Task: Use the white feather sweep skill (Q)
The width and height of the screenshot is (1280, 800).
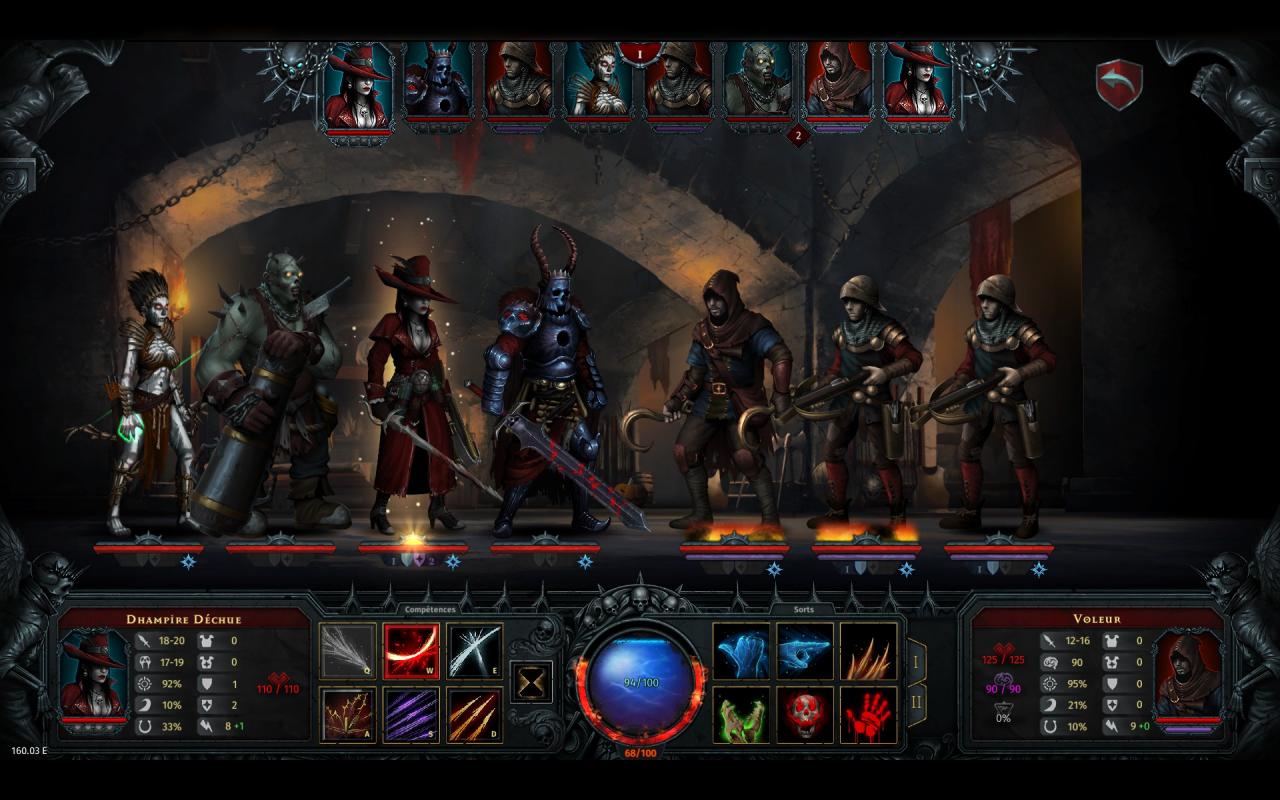Action: (x=348, y=651)
